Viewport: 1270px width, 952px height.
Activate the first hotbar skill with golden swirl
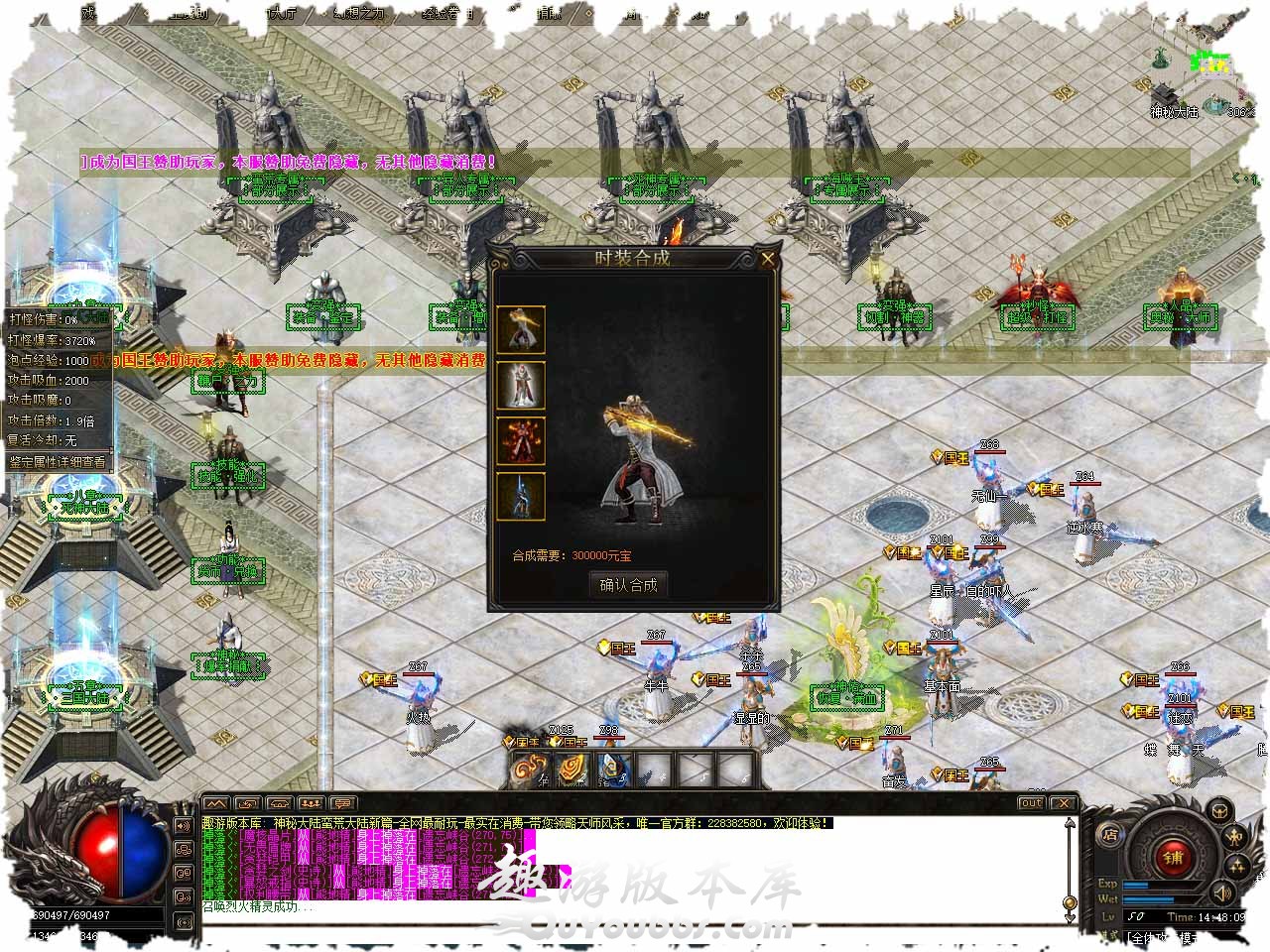tap(529, 769)
